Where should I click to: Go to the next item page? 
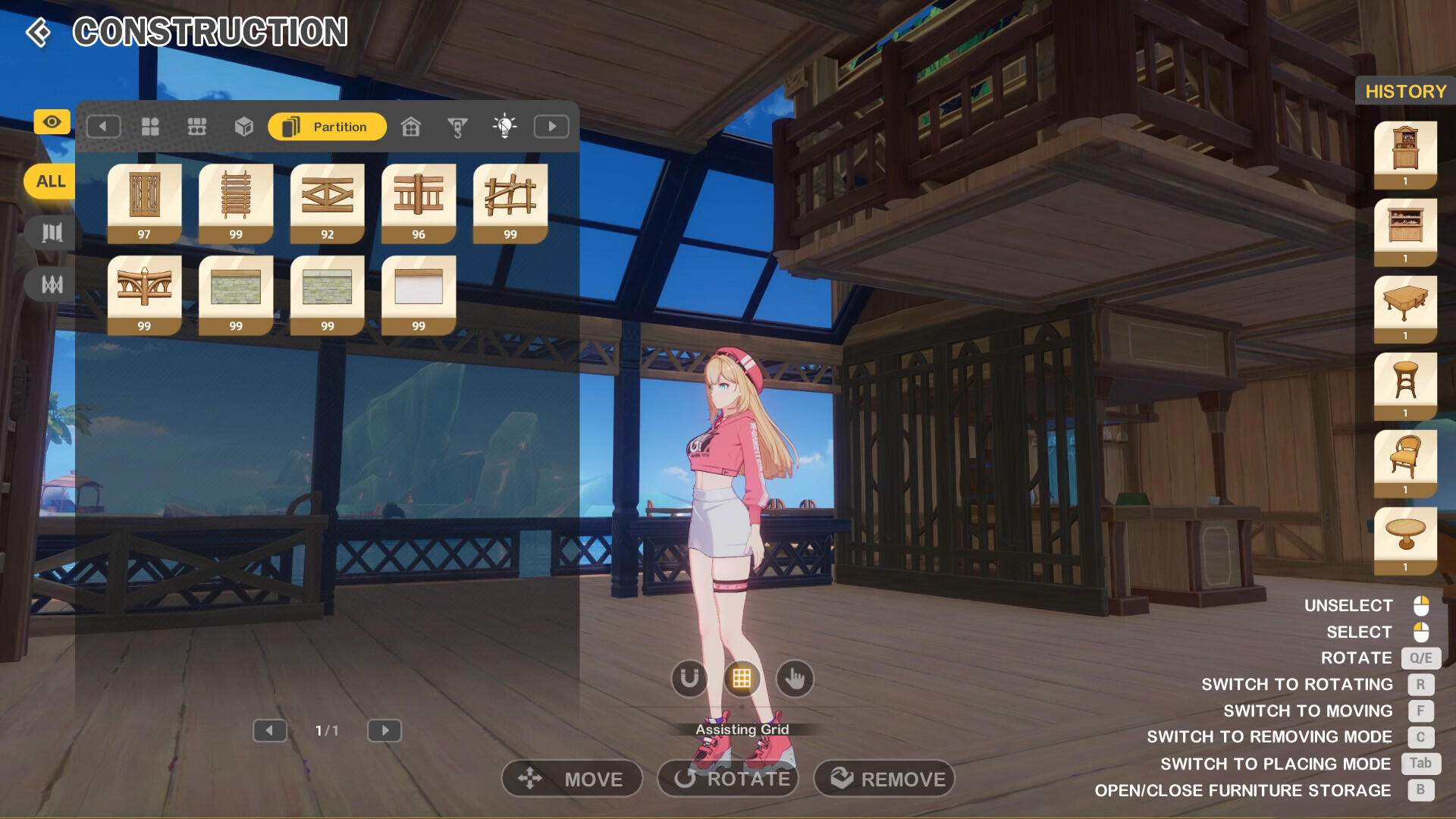[x=384, y=730]
